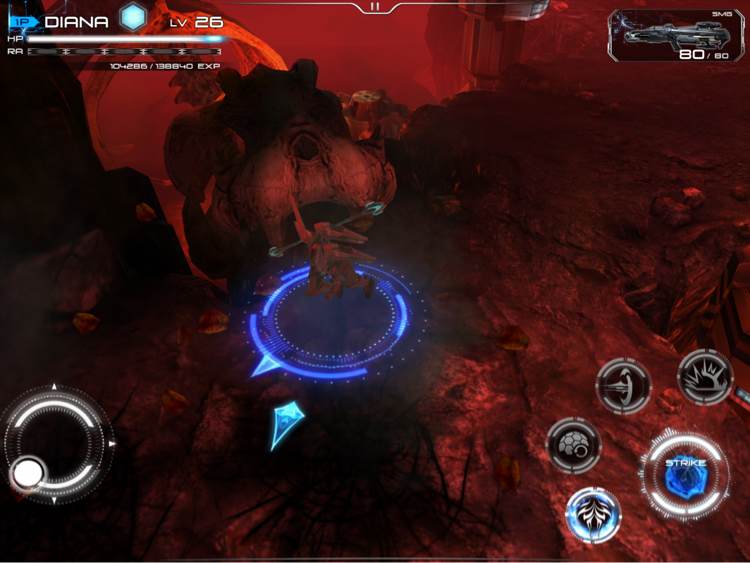The image size is (750, 563).
Task: Tap the virtual movement joystick knob
Action: pos(27,472)
